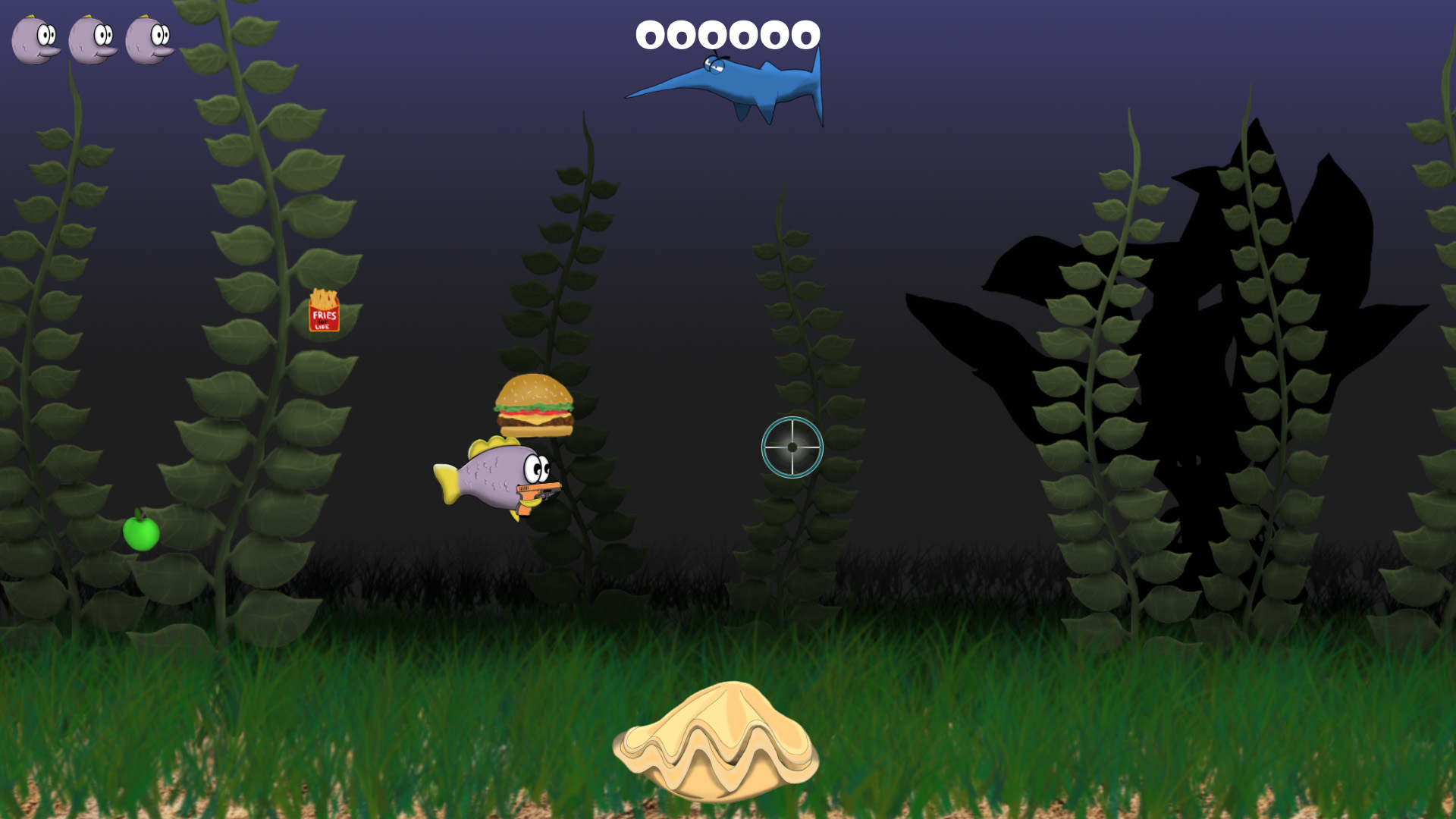Screen dimensions: 1456x819
Task: Click the orange pistol in the fish's mouth
Action: tap(539, 494)
